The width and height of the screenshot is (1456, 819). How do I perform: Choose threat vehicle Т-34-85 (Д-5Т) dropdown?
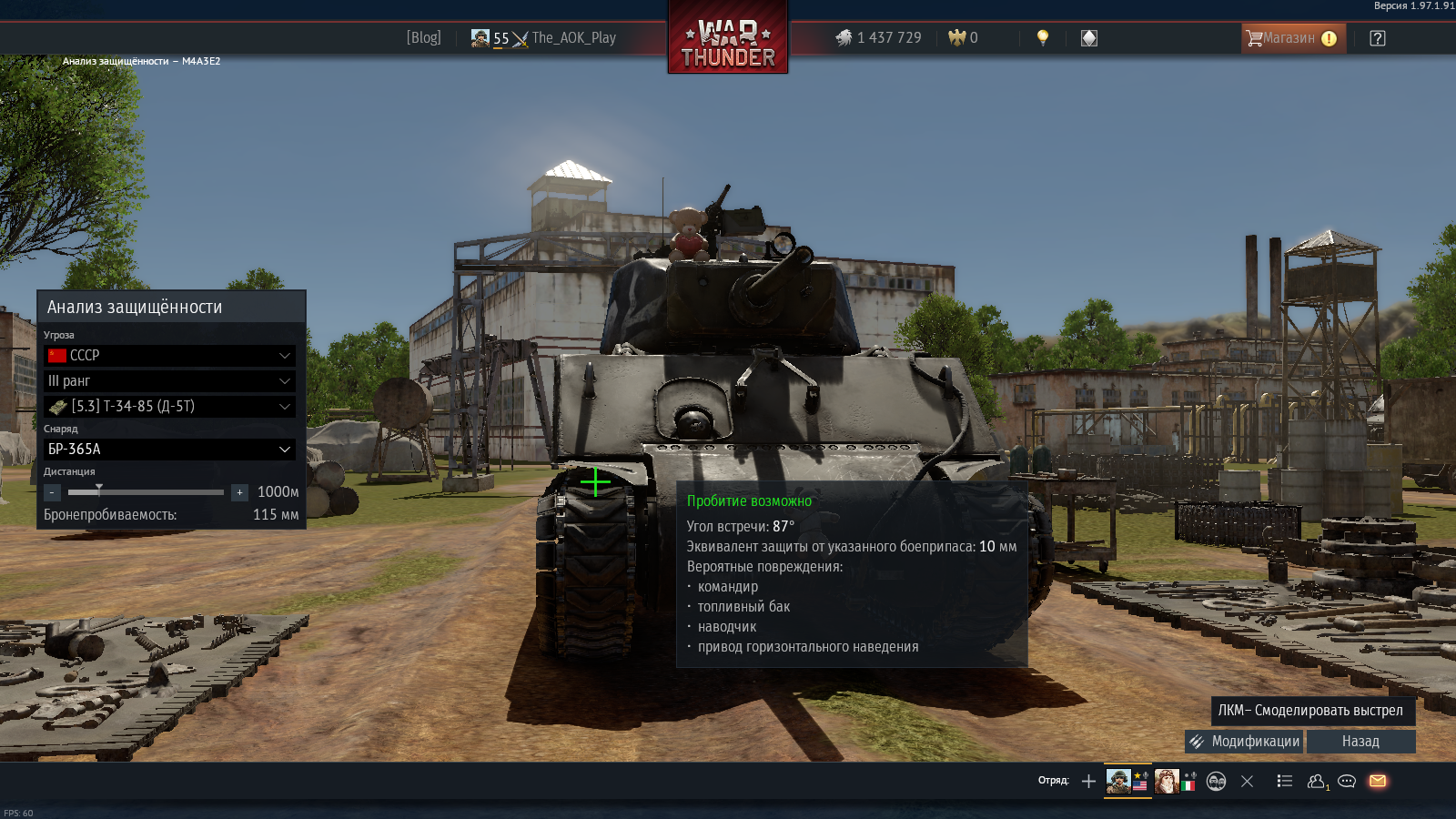pyautogui.click(x=170, y=407)
